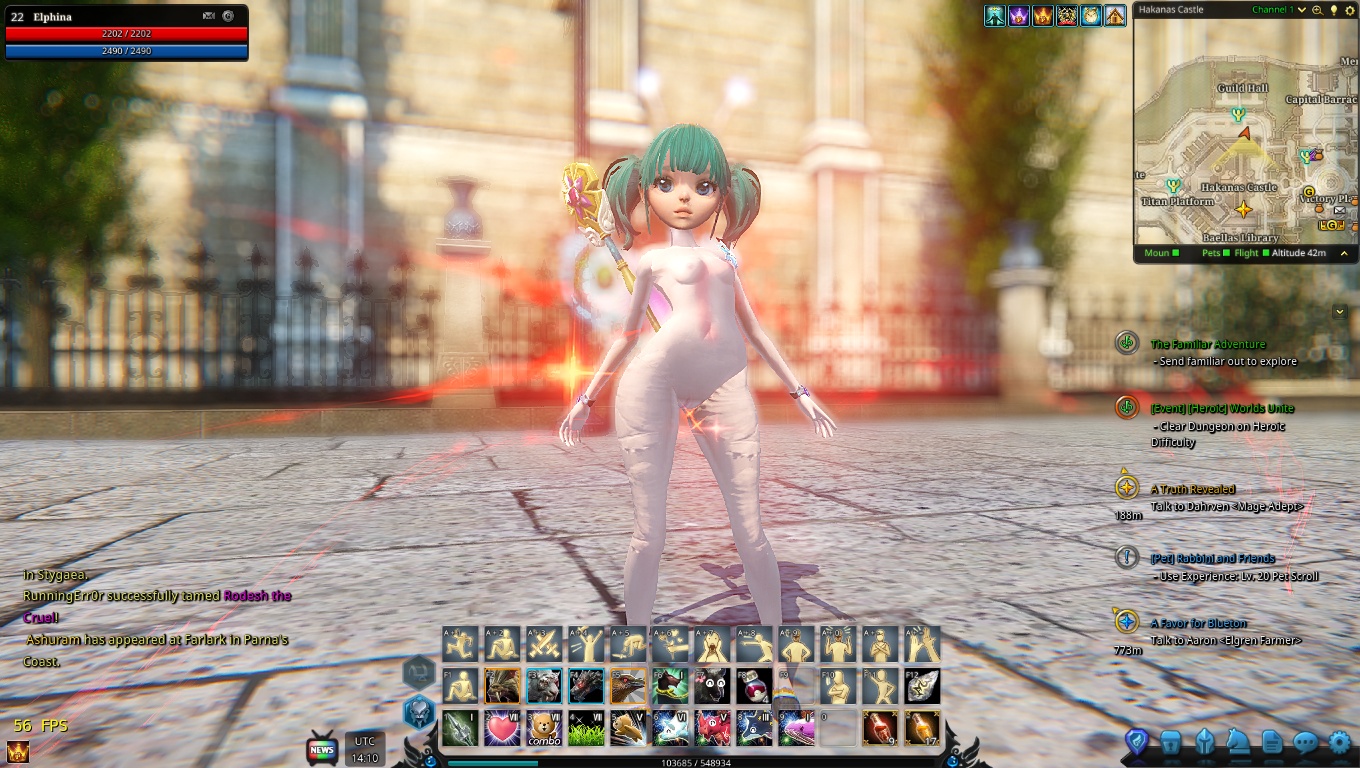Open the document page menu icon

(x=1272, y=742)
